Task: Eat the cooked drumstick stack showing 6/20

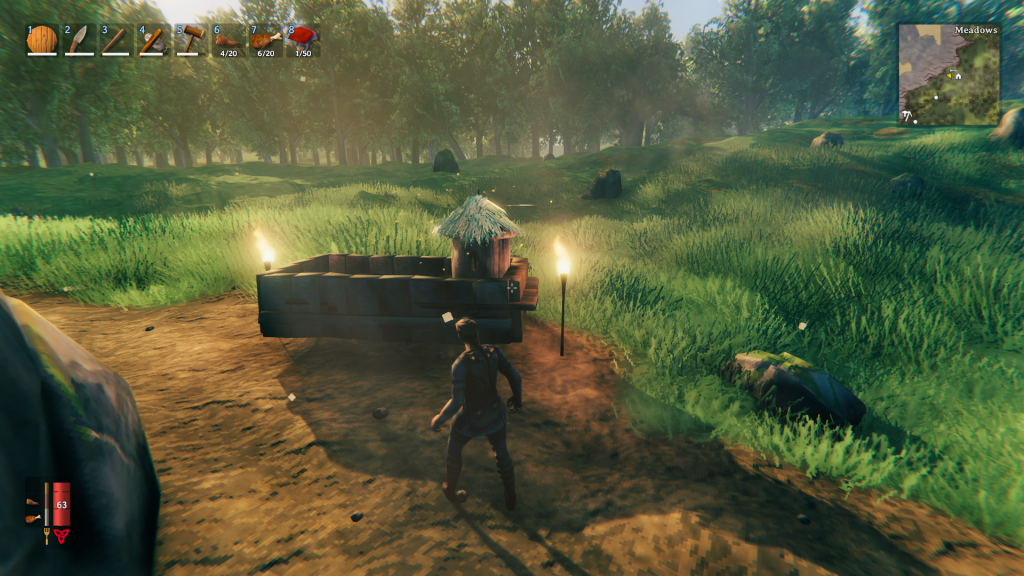Action: pyautogui.click(x=265, y=40)
